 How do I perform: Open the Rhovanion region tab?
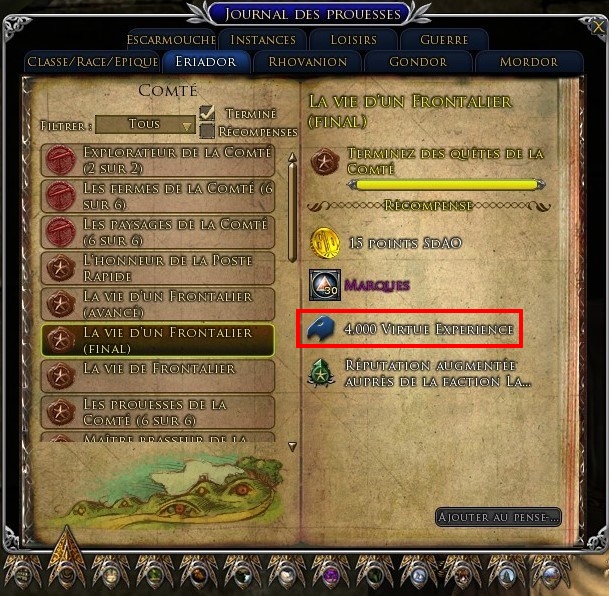[x=308, y=62]
